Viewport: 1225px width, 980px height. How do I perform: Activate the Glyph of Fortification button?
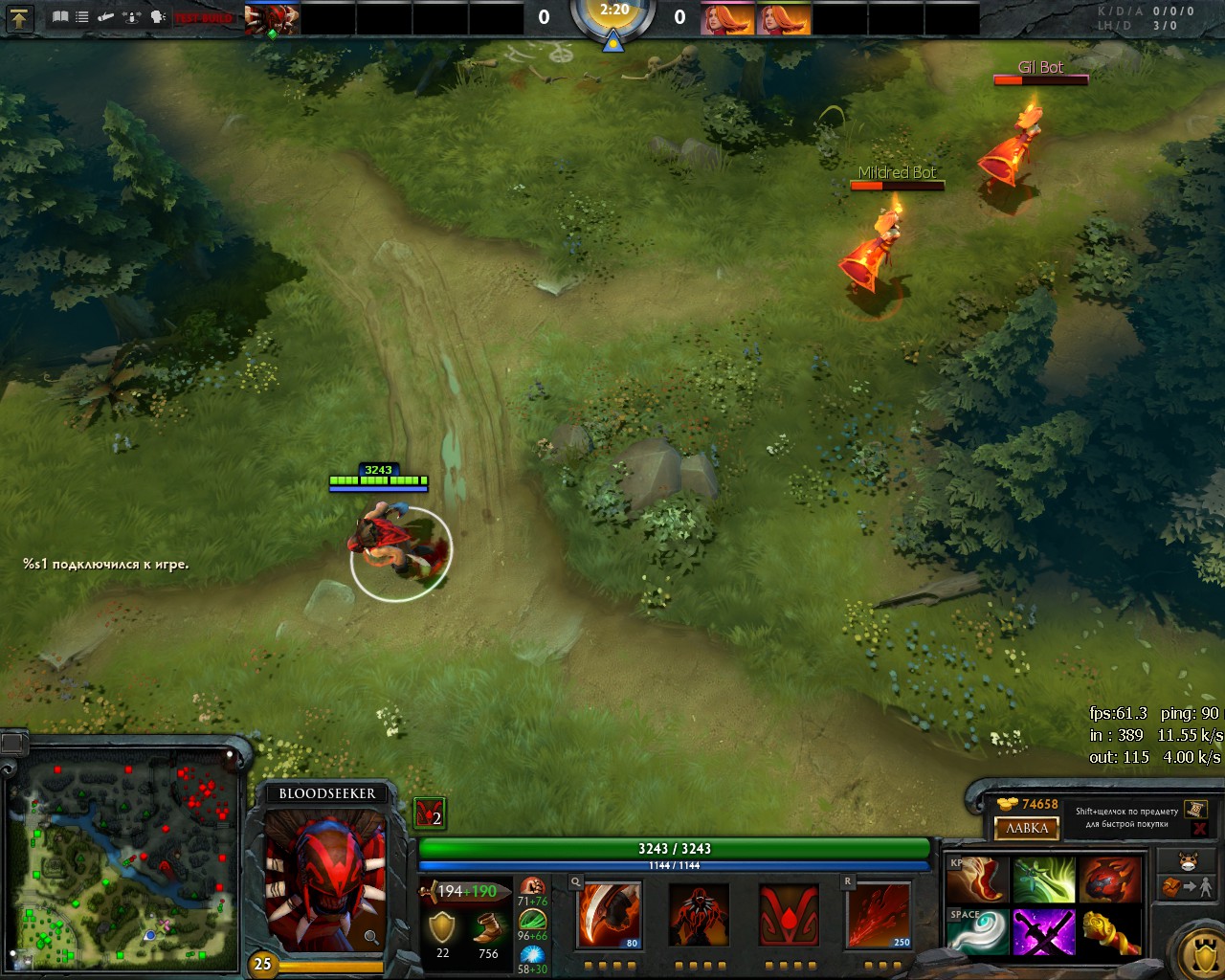1202,953
